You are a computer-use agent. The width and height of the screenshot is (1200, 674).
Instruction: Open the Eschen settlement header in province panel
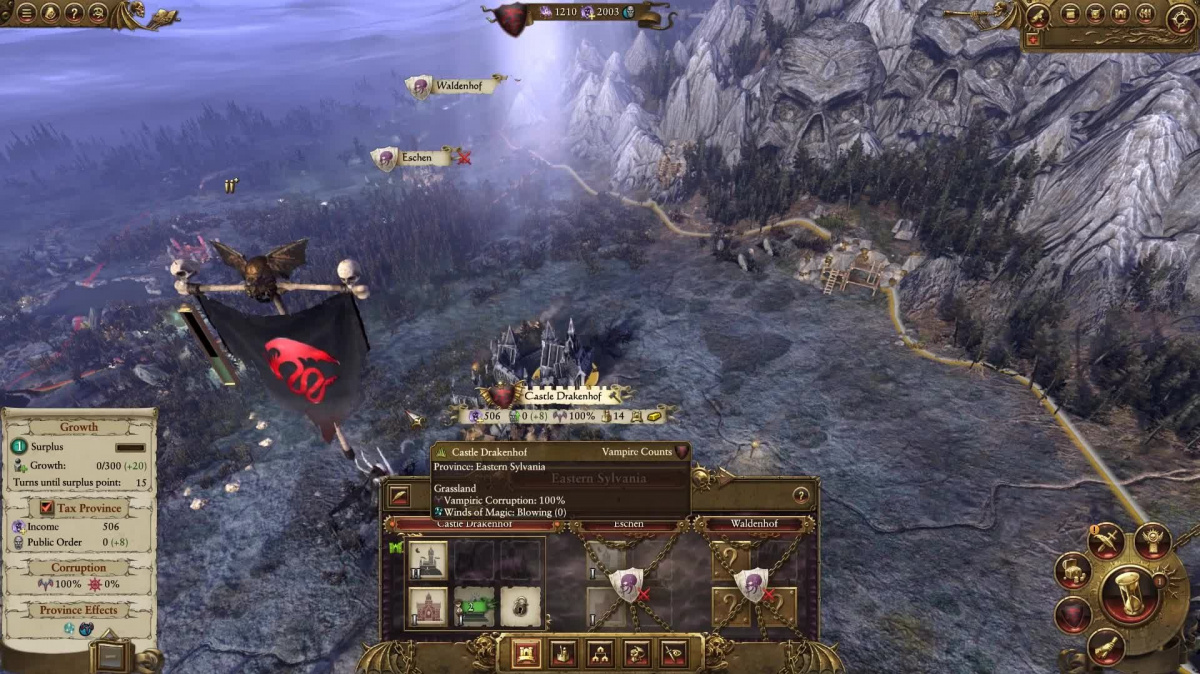[628, 524]
